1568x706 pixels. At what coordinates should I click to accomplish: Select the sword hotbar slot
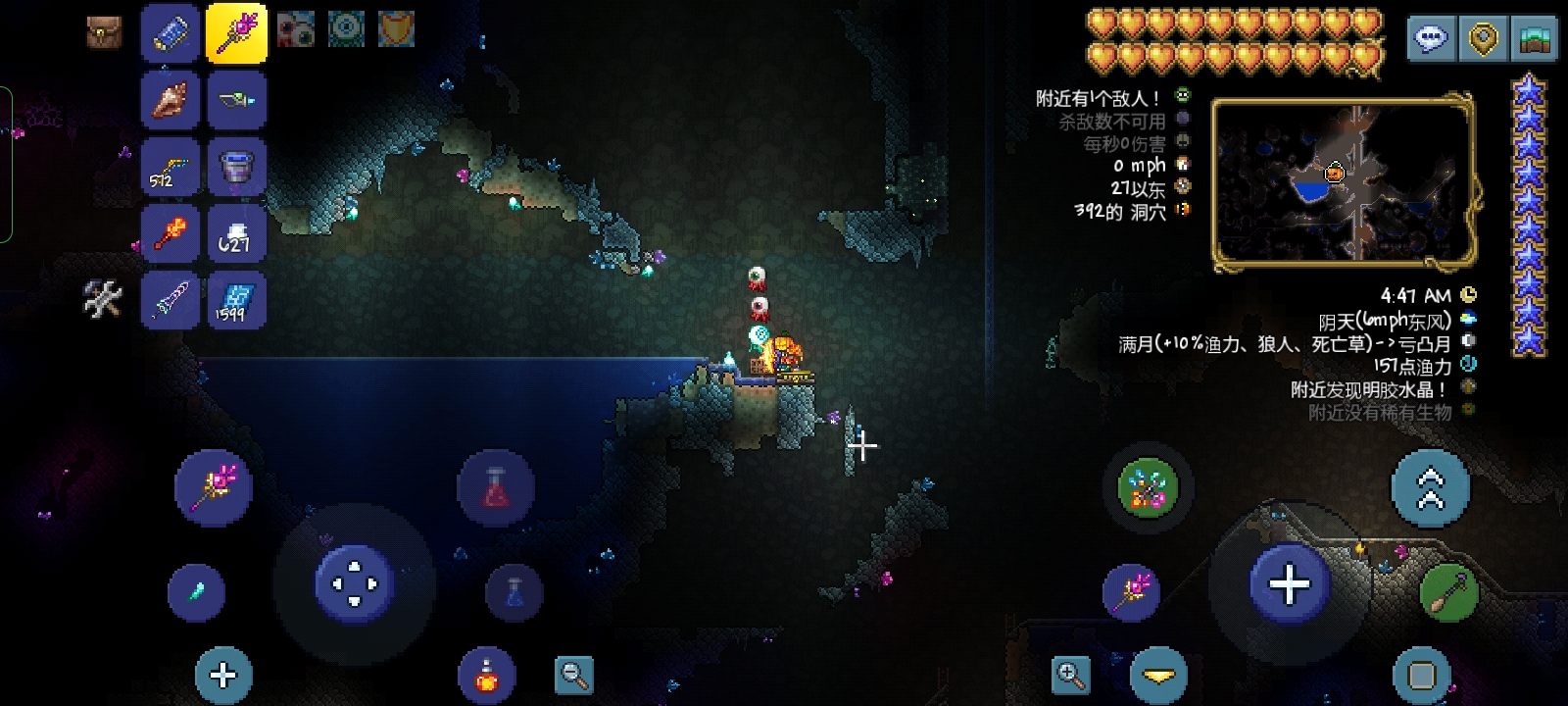[171, 298]
